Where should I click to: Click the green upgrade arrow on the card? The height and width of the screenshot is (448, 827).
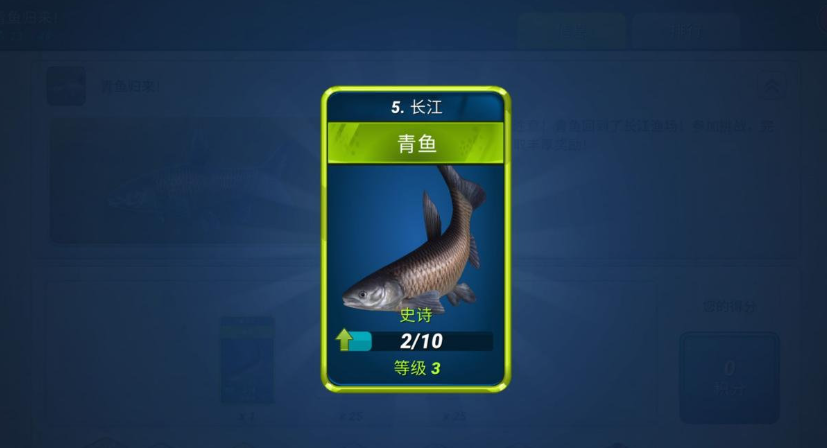[x=345, y=340]
